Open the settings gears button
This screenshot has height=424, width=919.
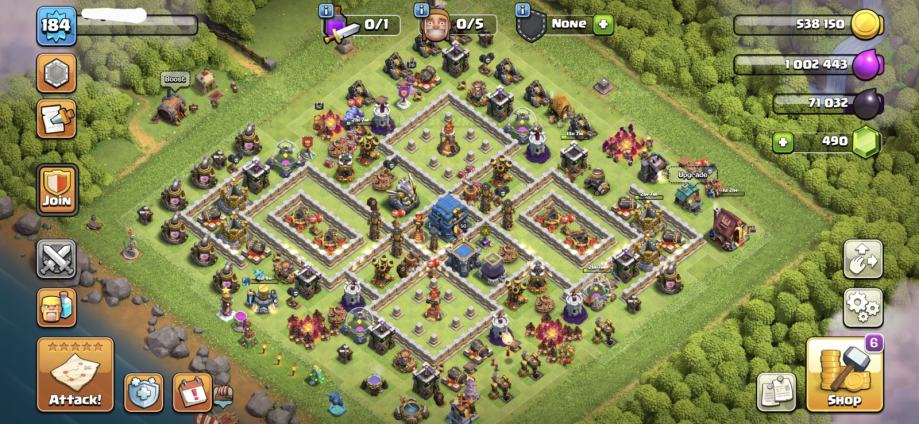[863, 307]
